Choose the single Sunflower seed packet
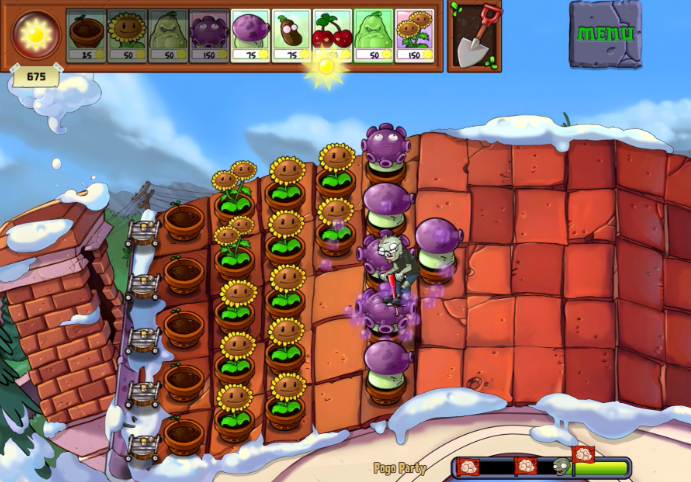This screenshot has width=691, height=482. click(127, 36)
